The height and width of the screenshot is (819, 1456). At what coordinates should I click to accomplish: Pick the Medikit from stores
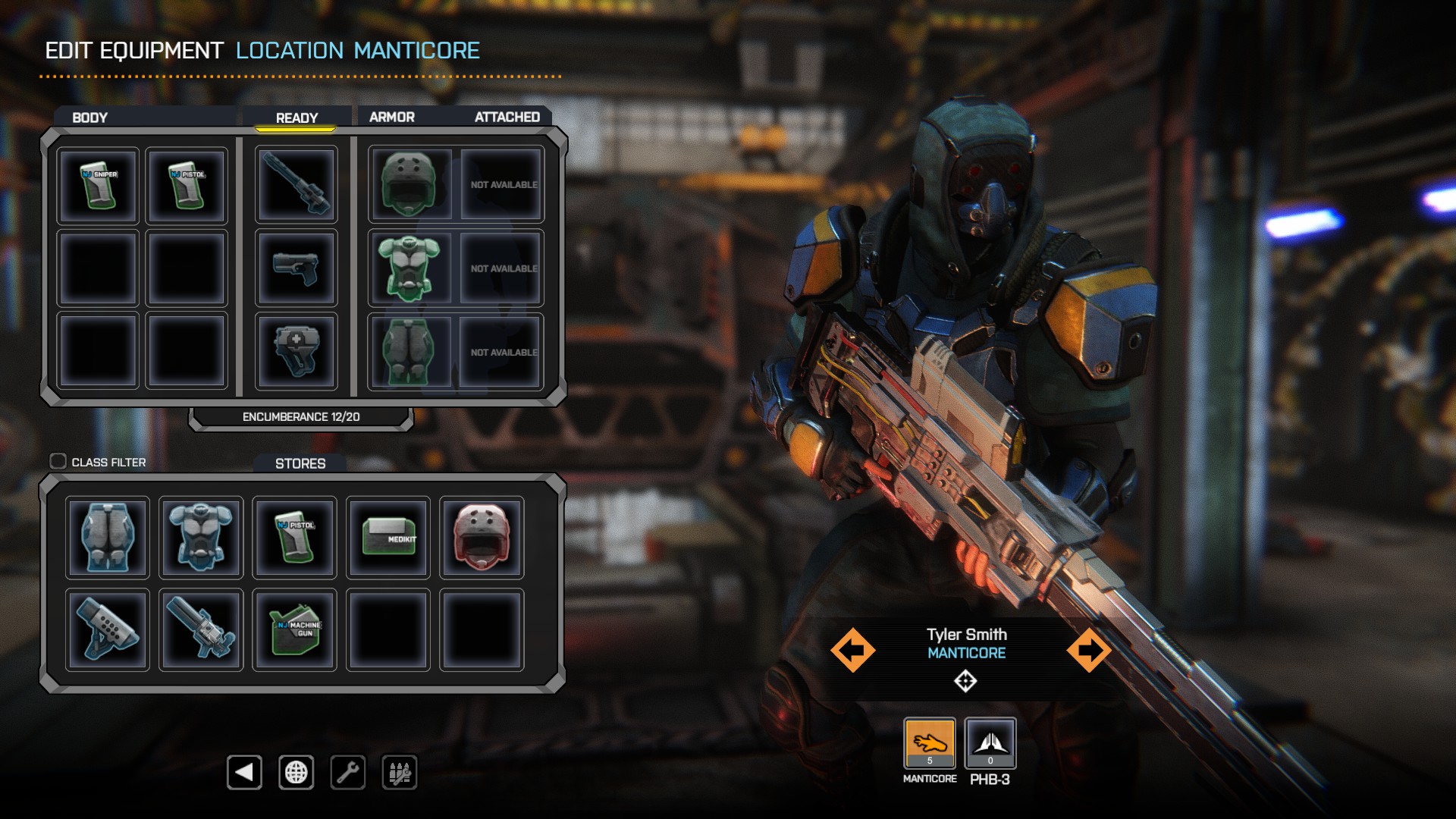coord(388,538)
